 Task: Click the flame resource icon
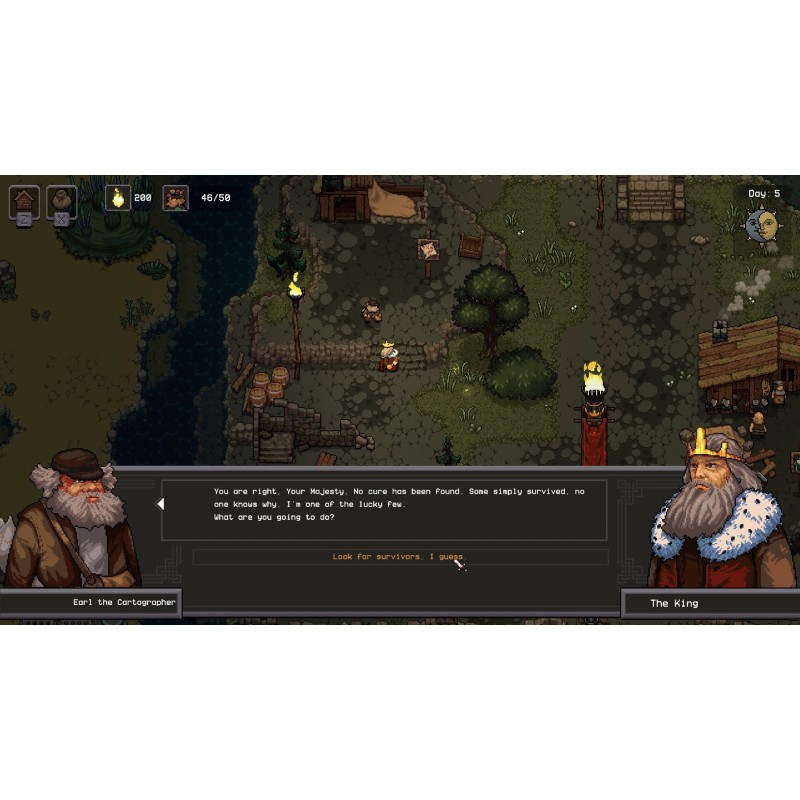(x=118, y=198)
